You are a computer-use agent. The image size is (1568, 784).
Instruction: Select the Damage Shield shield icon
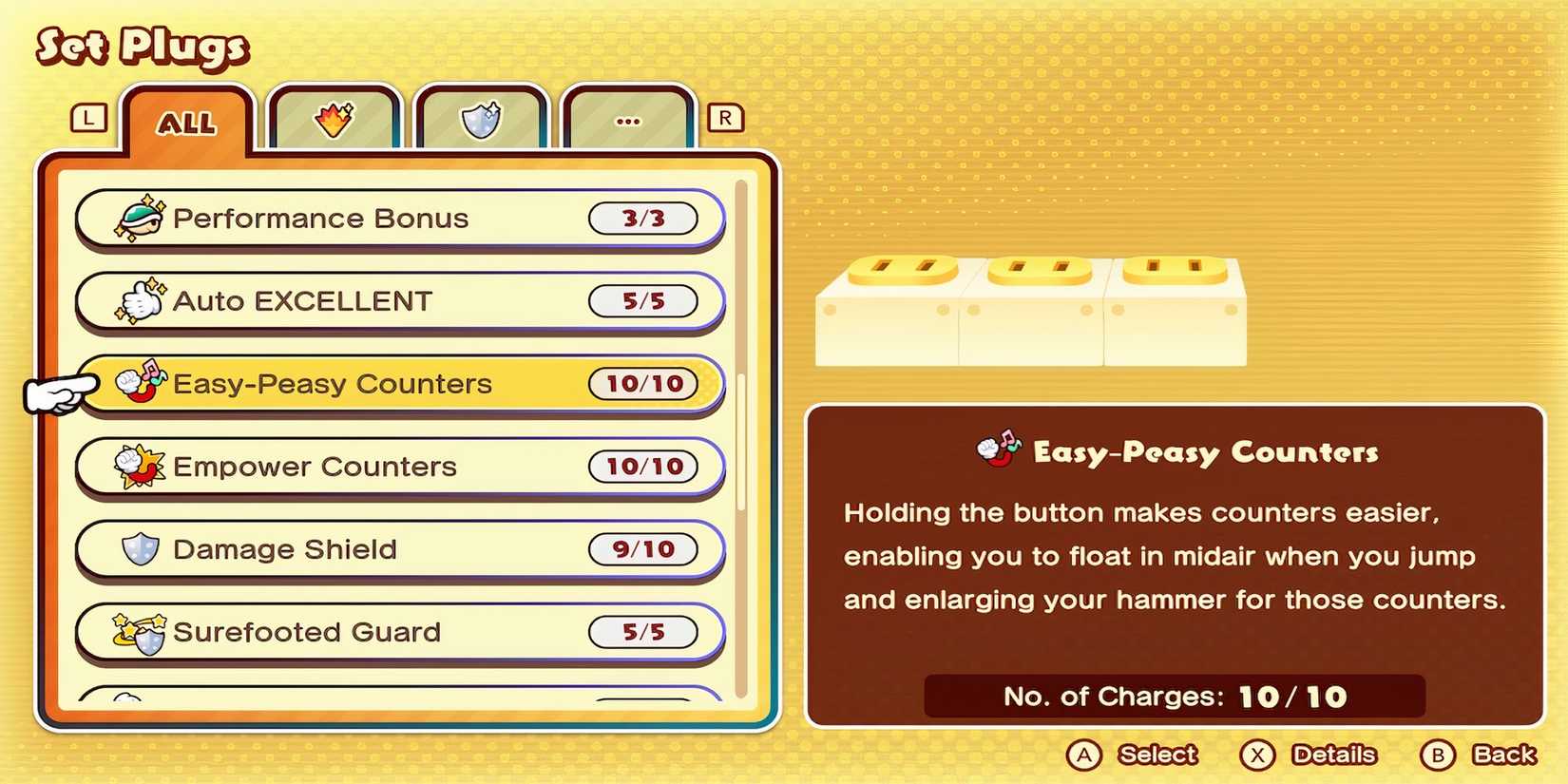tap(140, 548)
